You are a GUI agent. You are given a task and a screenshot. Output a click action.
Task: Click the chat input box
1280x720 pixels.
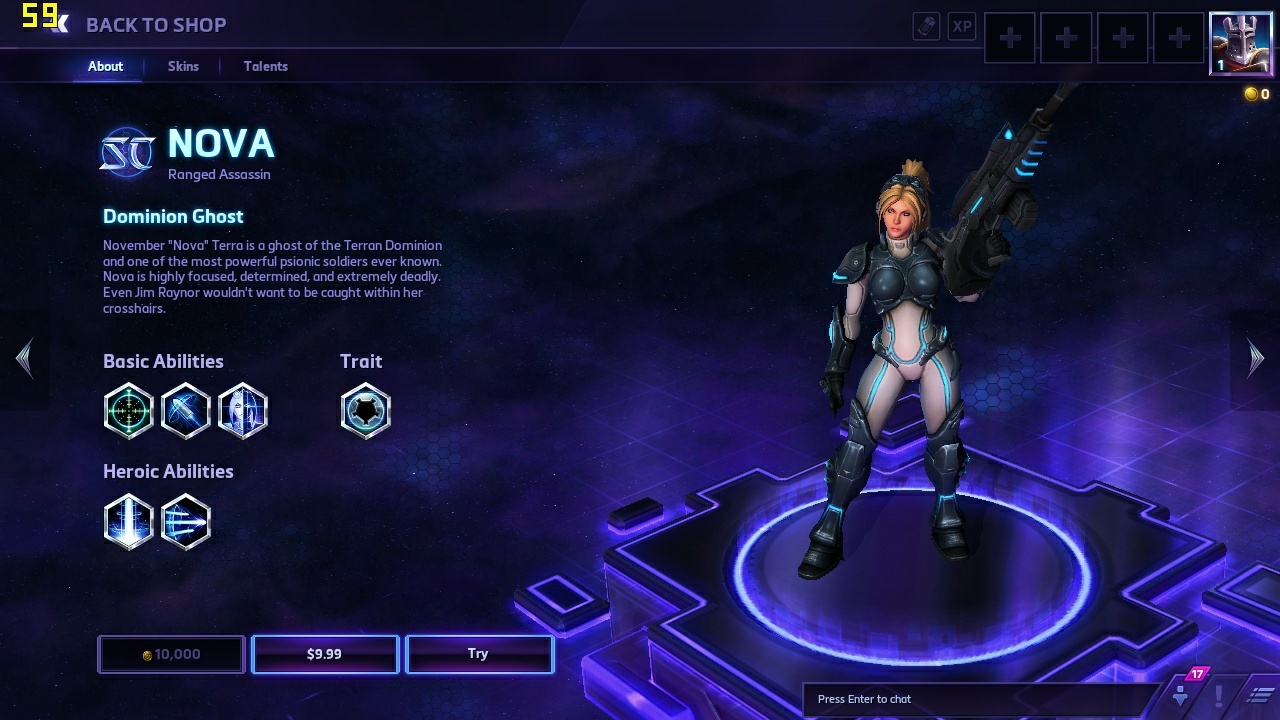click(x=980, y=699)
